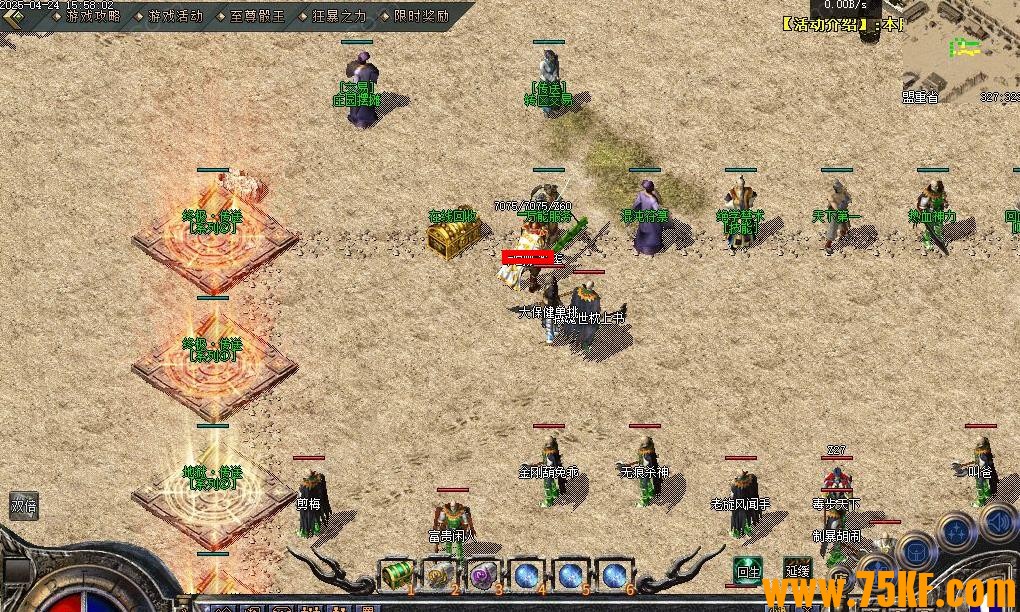Click the 回生 revive skill button
Image resolution: width=1020 pixels, height=612 pixels.
[x=747, y=571]
